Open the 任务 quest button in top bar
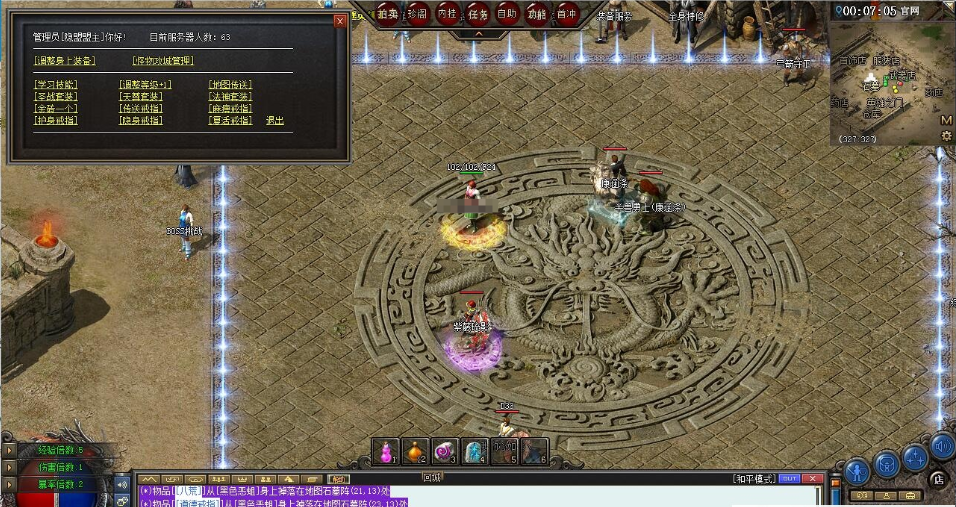This screenshot has height=507, width=956. pos(477,14)
